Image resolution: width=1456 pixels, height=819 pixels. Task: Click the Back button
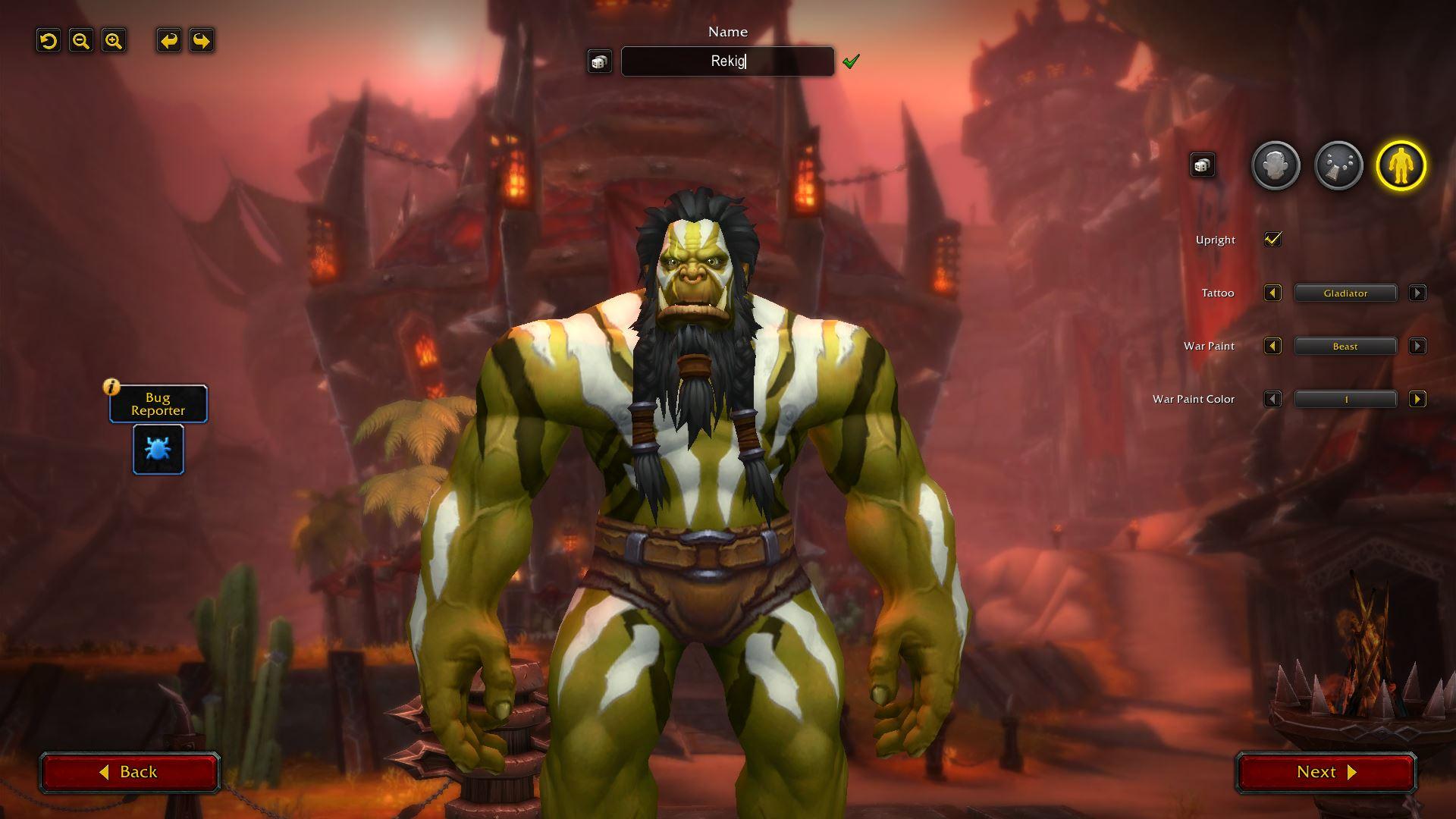(130, 772)
